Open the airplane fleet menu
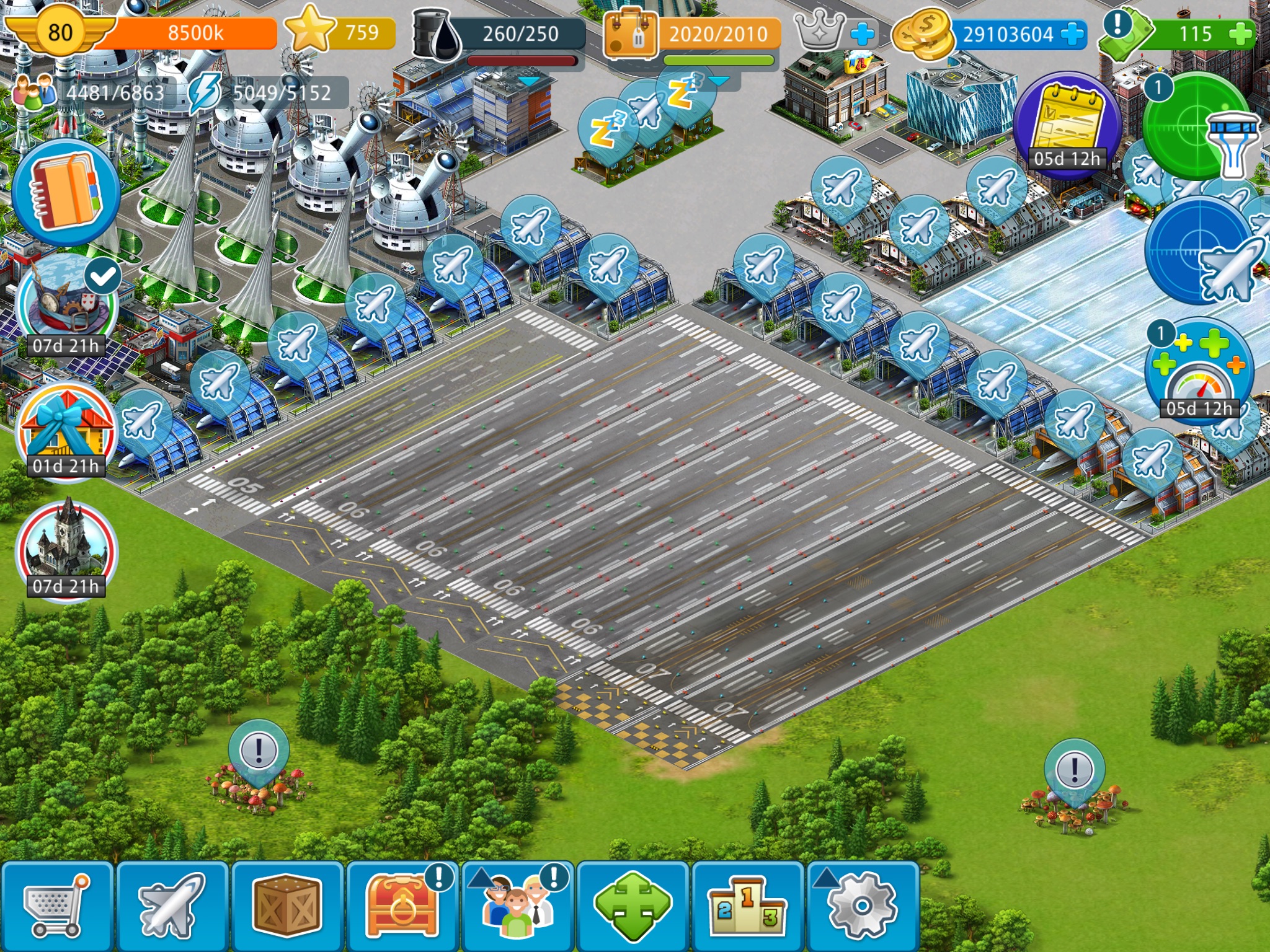The width and height of the screenshot is (1270, 952). [172, 906]
